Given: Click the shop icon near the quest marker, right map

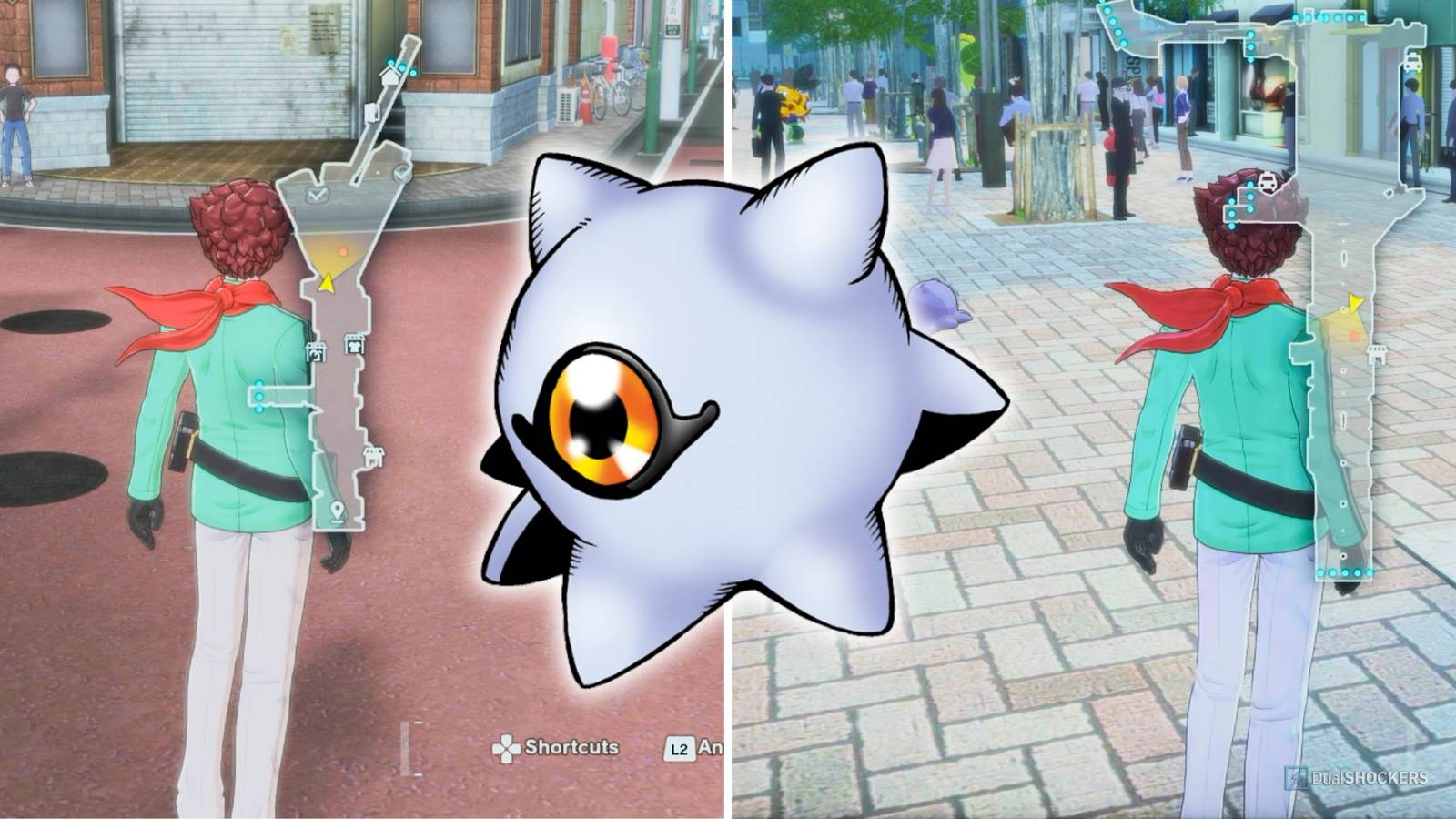Looking at the screenshot, I should [x=1376, y=353].
